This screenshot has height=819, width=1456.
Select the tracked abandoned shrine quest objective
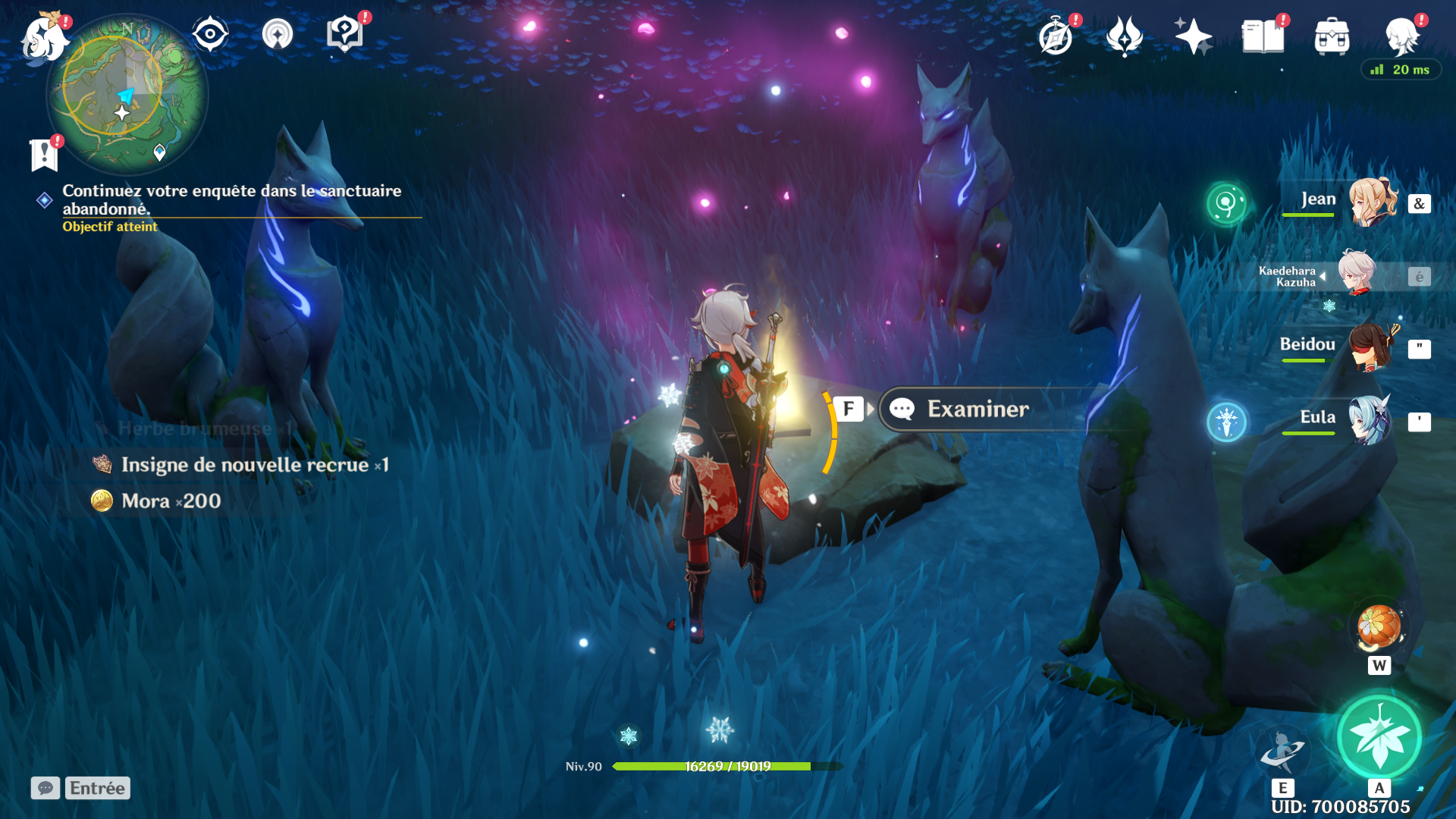click(231, 199)
